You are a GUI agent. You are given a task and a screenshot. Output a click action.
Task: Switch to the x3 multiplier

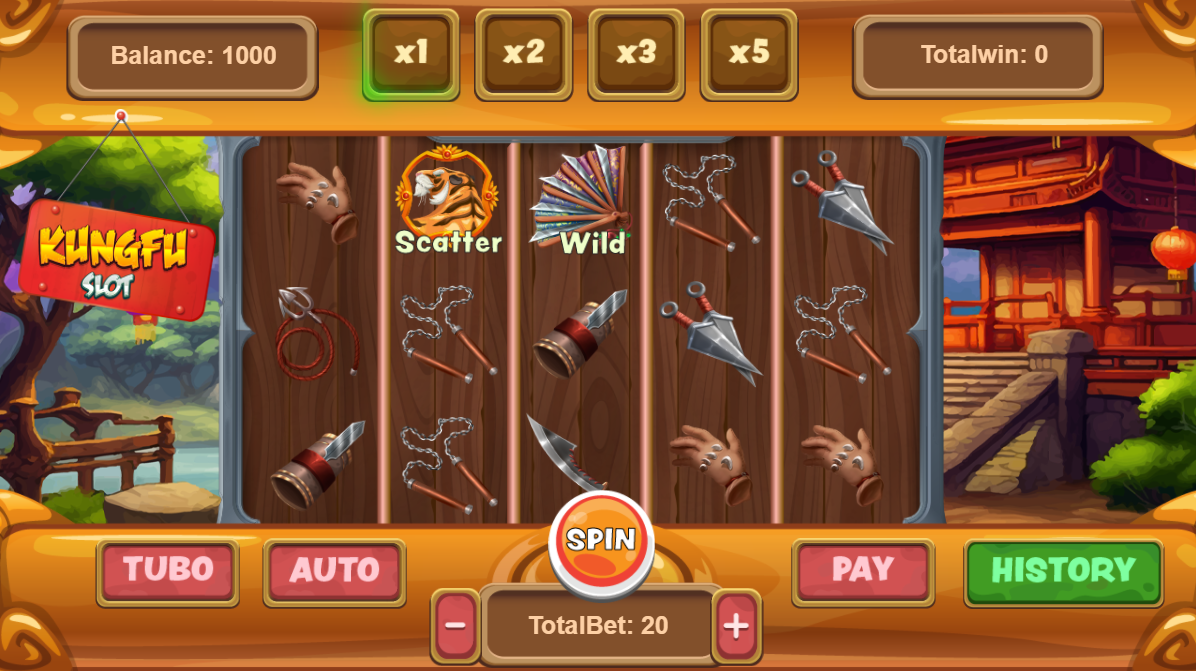point(636,54)
